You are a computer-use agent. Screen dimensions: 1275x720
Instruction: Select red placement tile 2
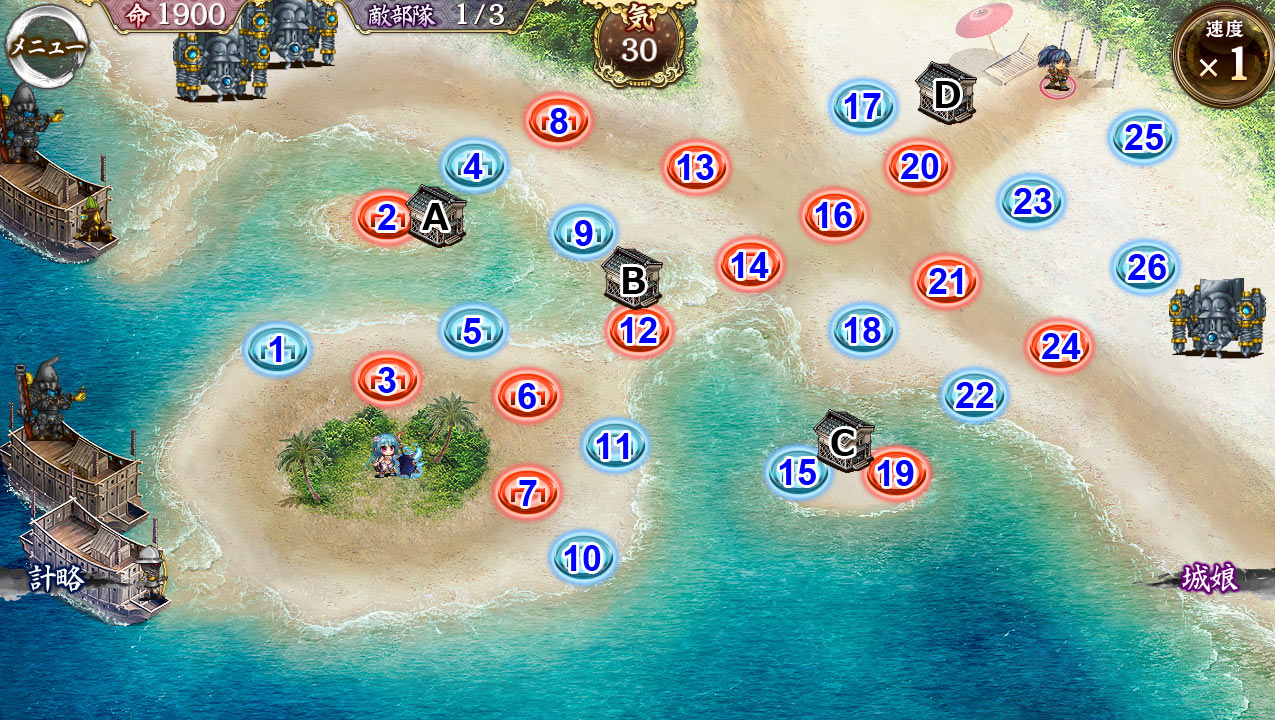pyautogui.click(x=386, y=216)
